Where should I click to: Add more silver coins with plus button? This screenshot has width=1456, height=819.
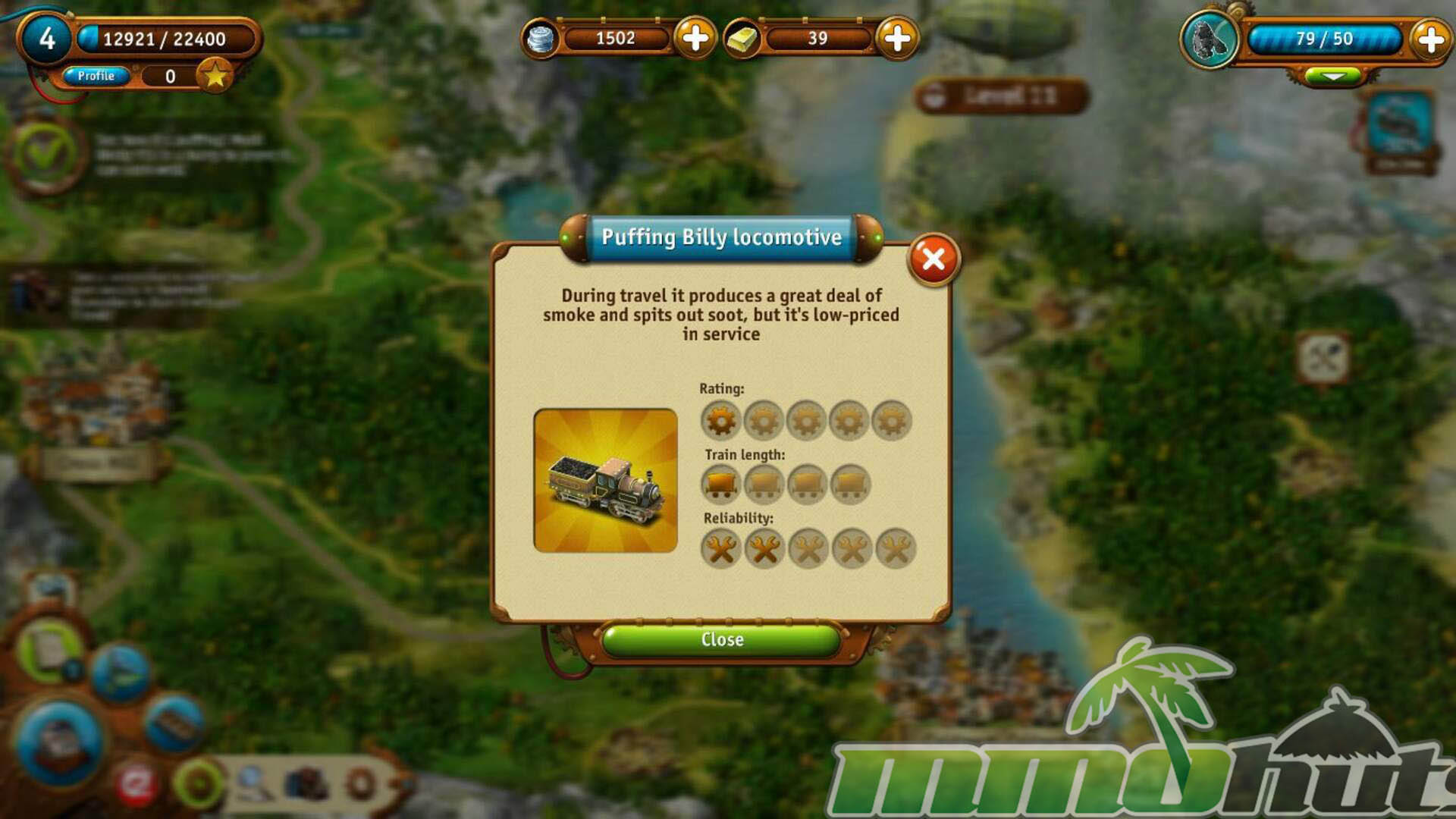[x=695, y=38]
